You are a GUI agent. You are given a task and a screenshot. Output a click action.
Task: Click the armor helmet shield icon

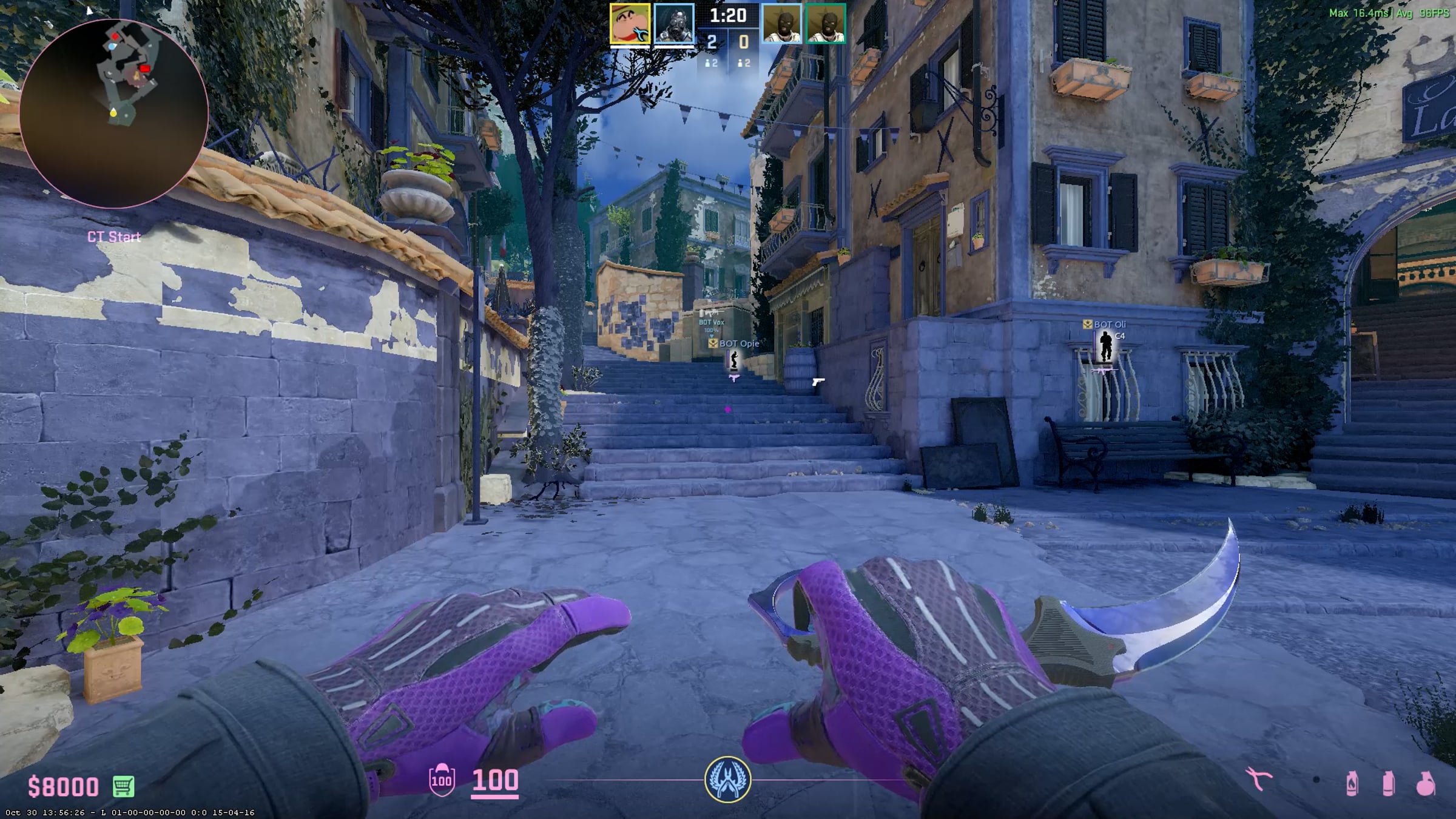click(442, 780)
